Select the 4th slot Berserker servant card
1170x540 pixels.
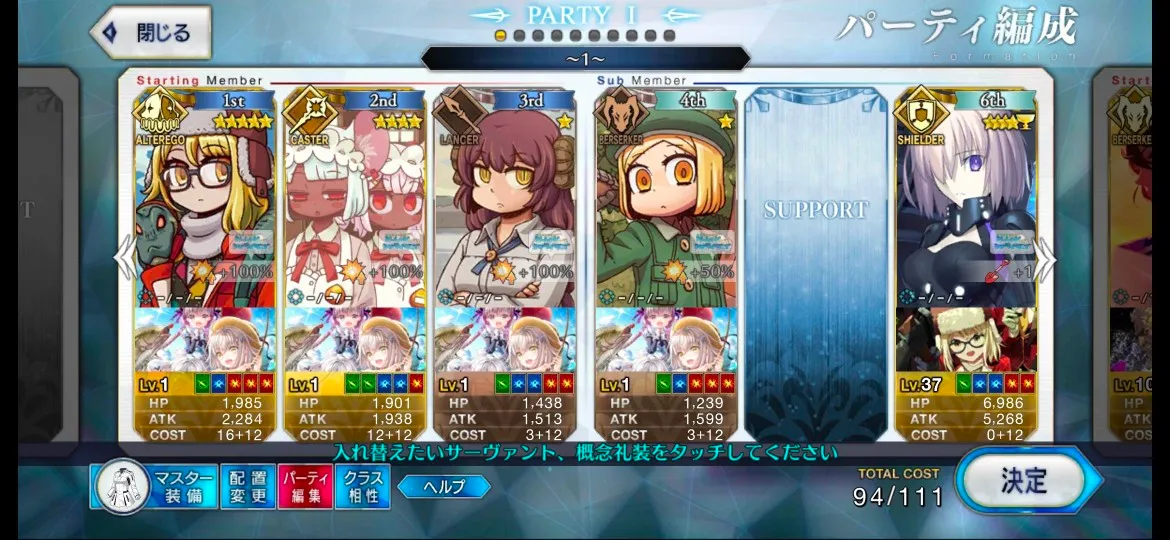664,200
